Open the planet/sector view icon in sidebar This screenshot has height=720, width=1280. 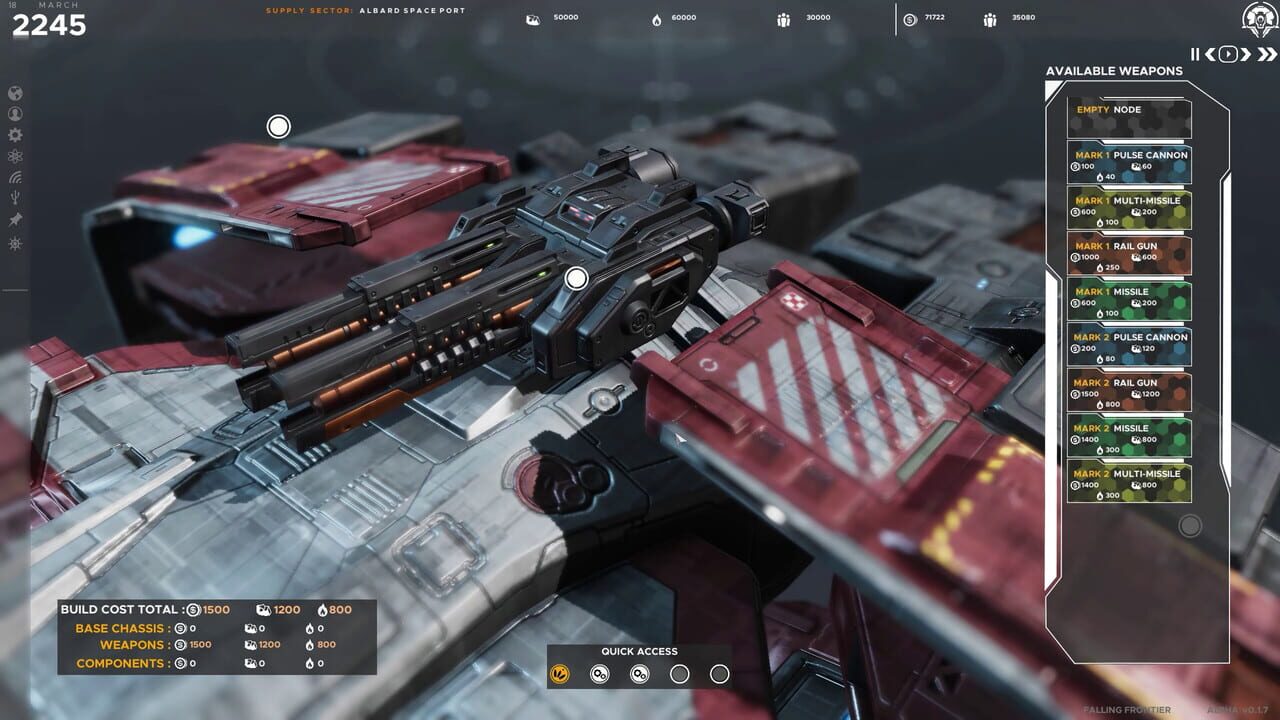(15, 94)
